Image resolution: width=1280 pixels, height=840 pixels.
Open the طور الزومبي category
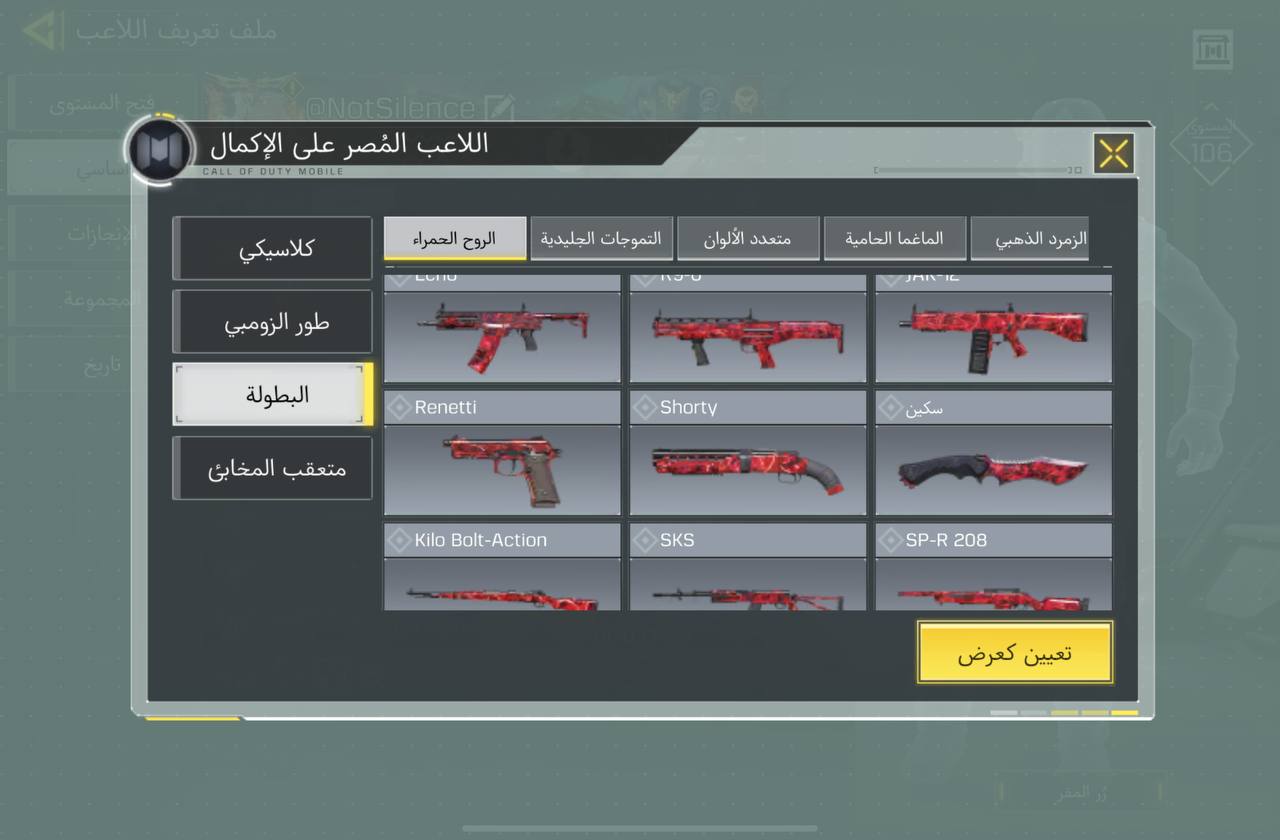[273, 322]
